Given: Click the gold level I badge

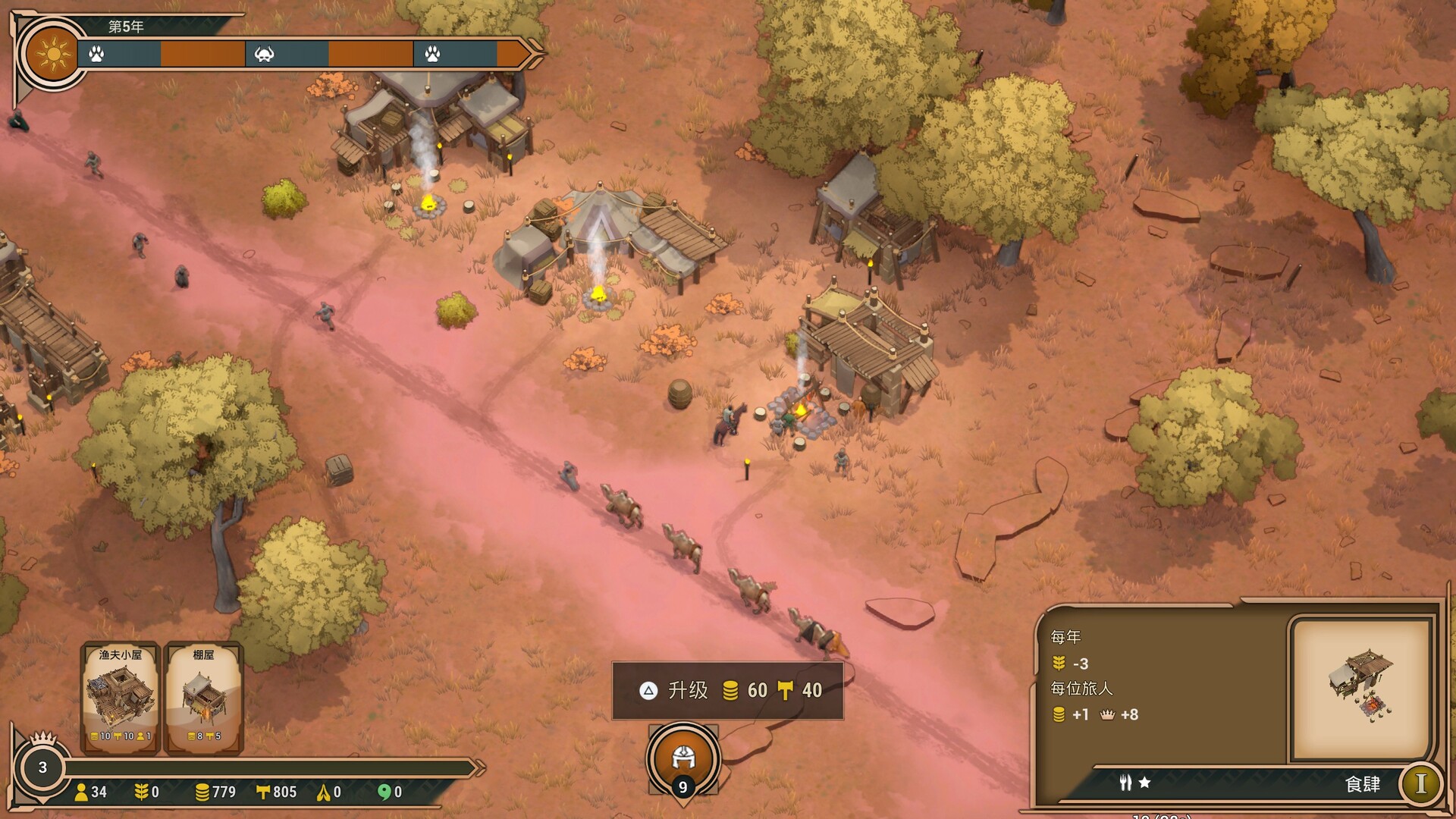Looking at the screenshot, I should [x=1420, y=783].
